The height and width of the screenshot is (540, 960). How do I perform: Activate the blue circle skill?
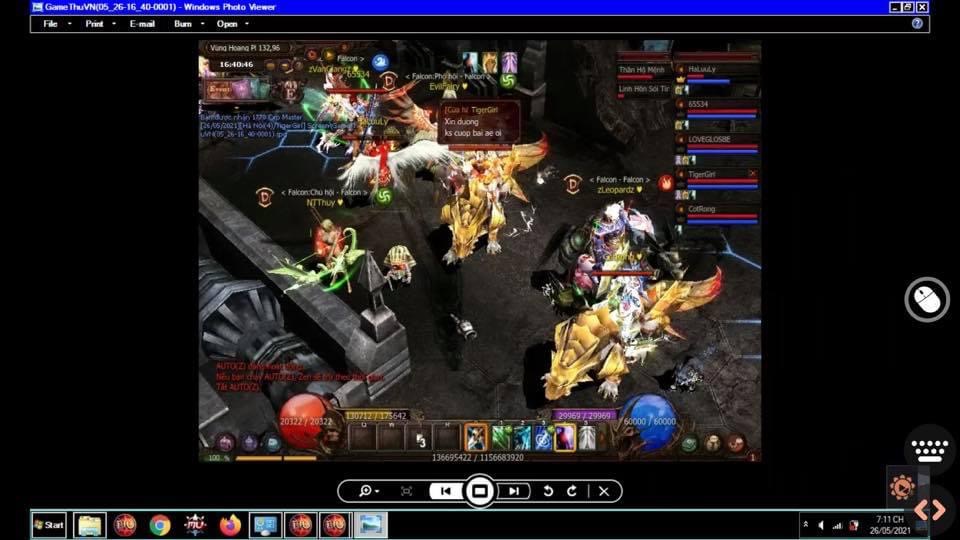pyautogui.click(x=543, y=437)
